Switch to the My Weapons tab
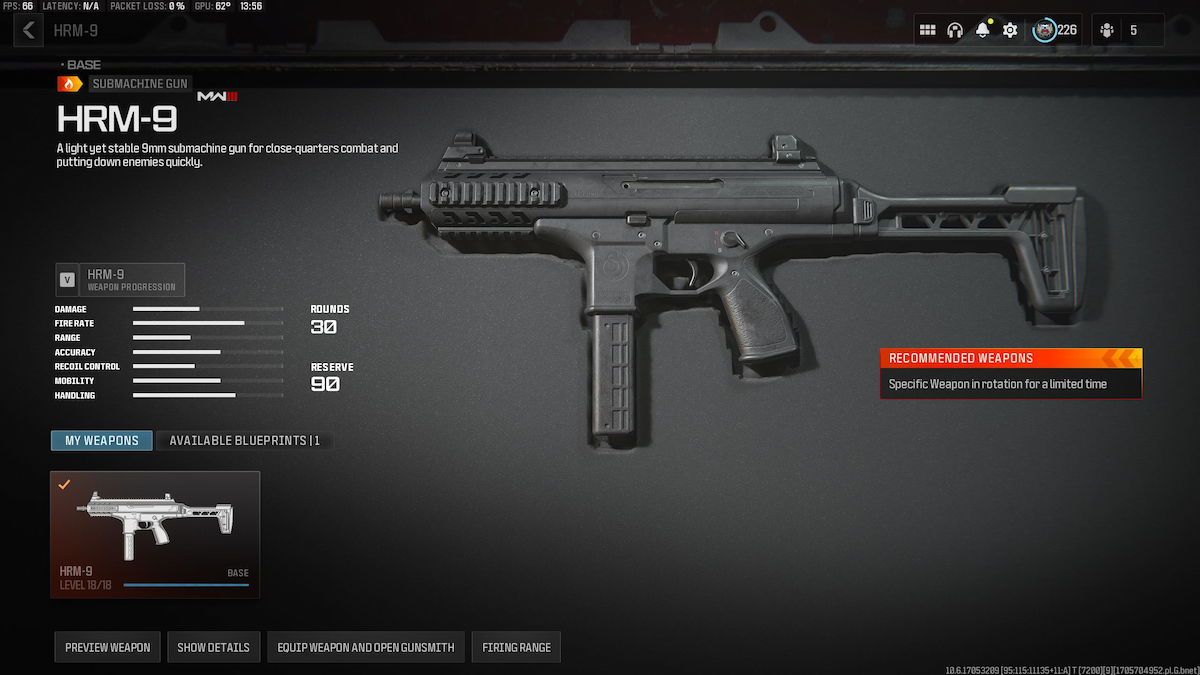 [102, 441]
